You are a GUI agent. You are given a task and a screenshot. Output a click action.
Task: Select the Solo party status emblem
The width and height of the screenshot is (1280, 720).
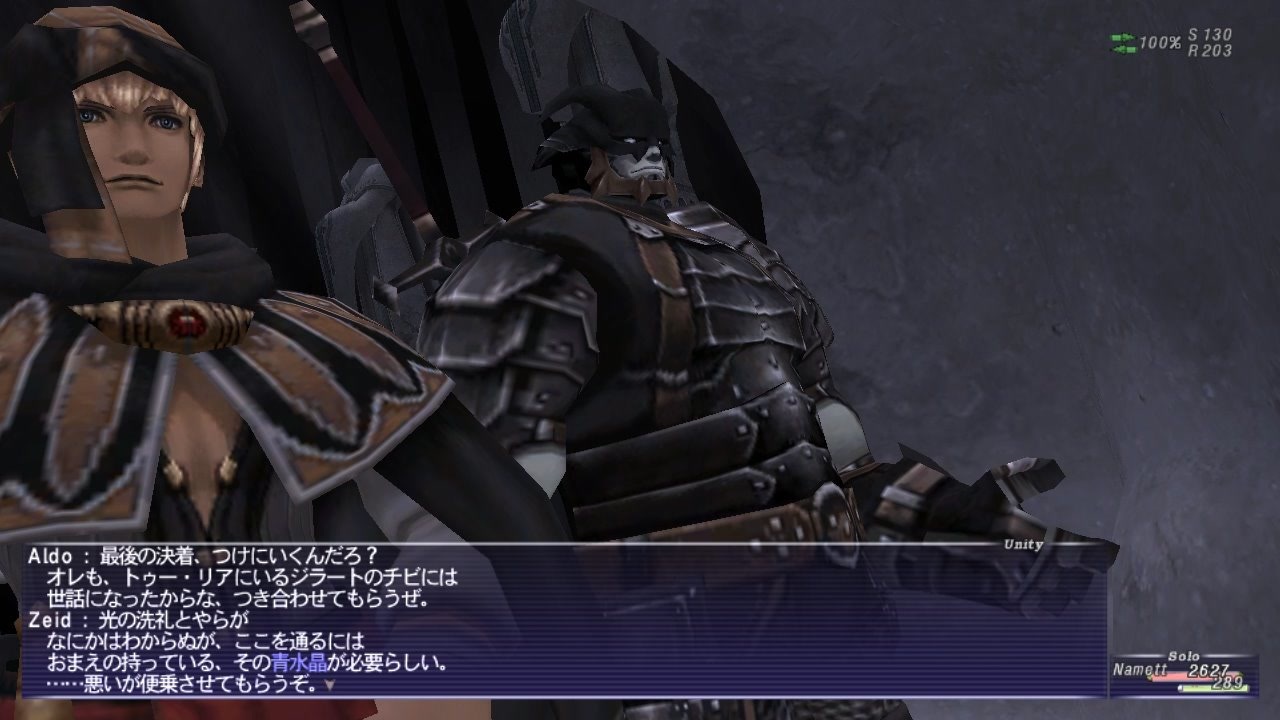[x=1184, y=656]
